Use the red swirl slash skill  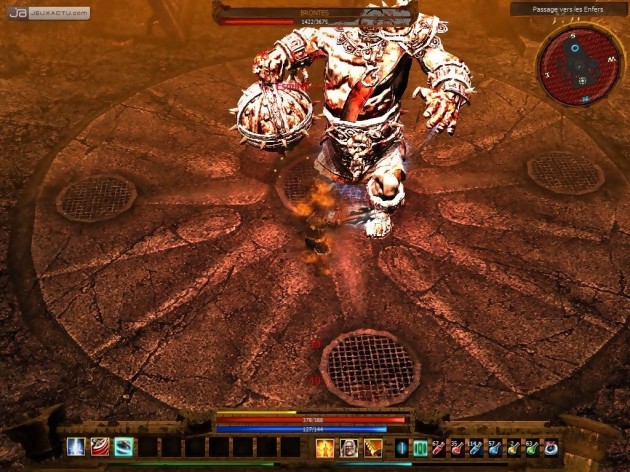(100, 447)
